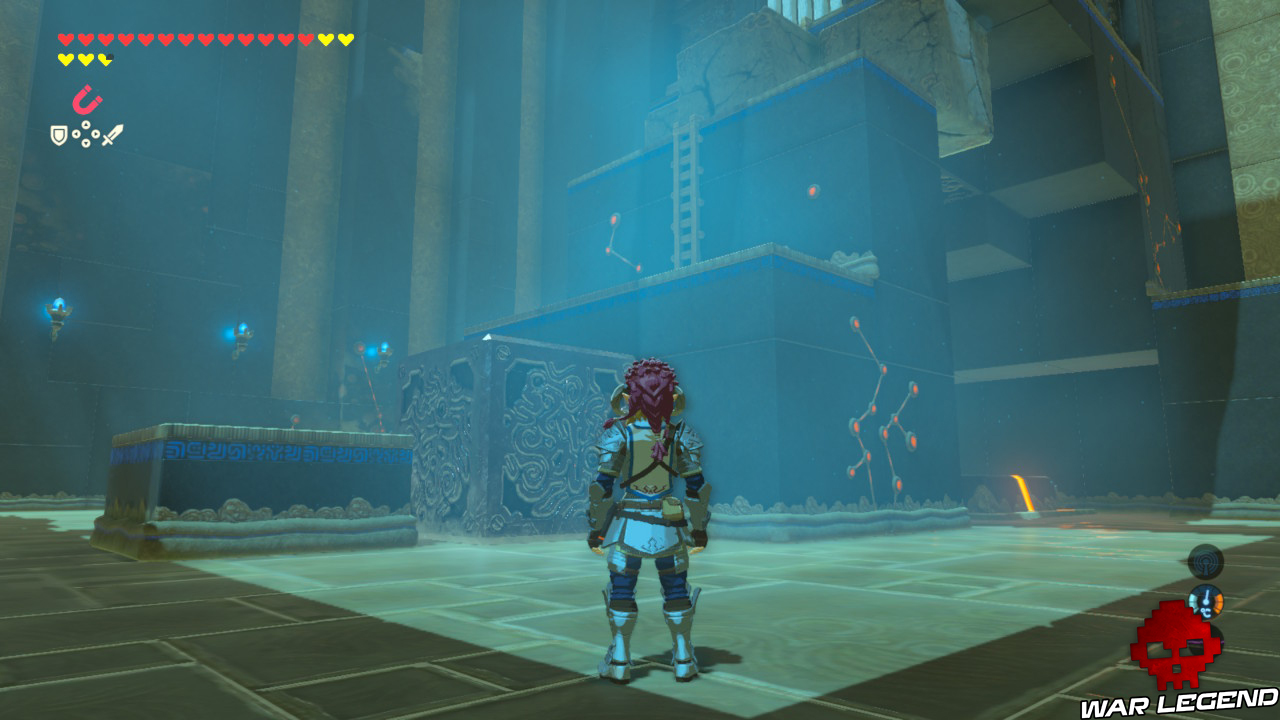Select the Magnesis rune icon
Image resolution: width=1280 pixels, height=720 pixels.
[x=88, y=100]
